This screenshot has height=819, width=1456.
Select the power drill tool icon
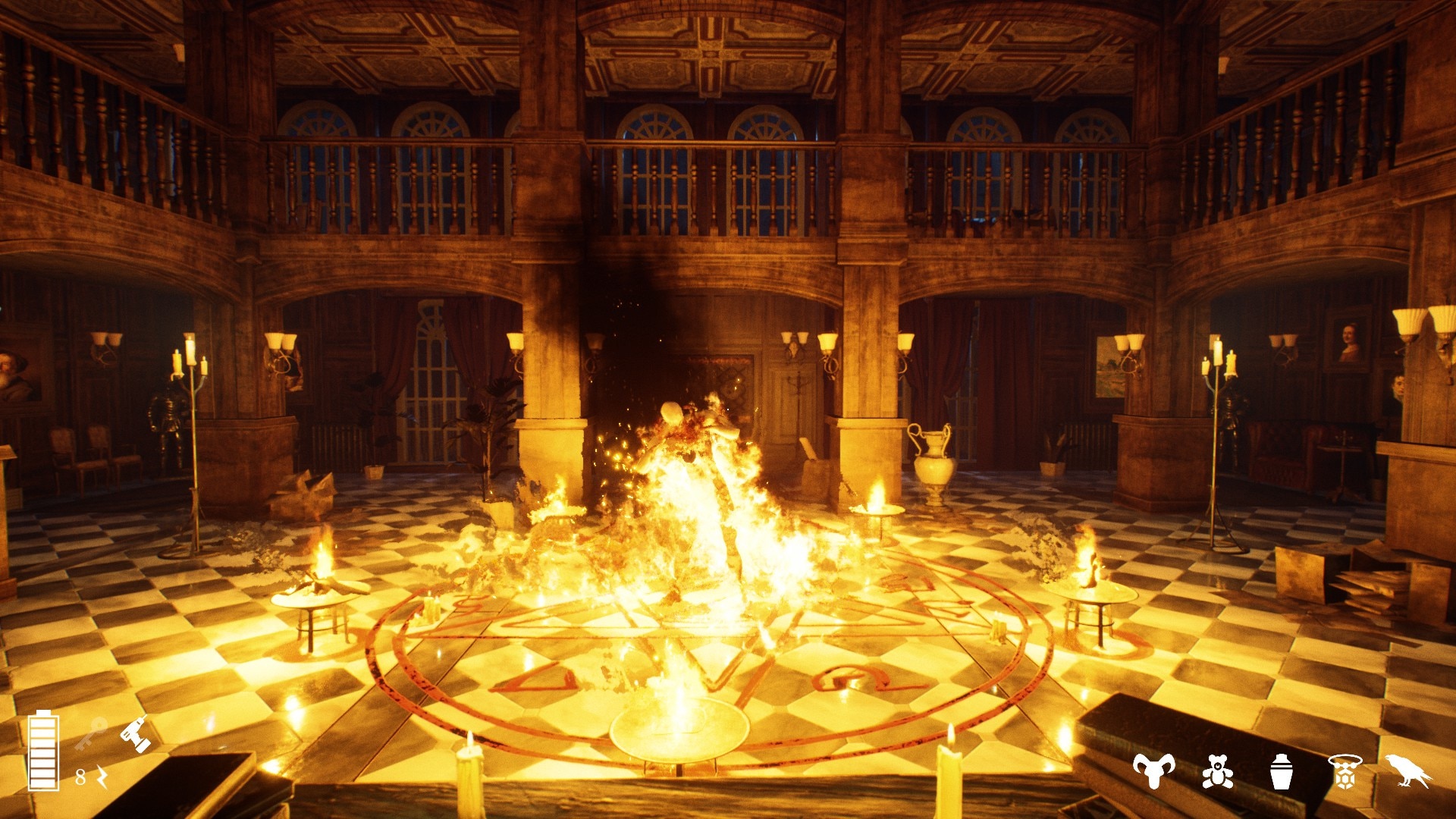pyautogui.click(x=136, y=734)
